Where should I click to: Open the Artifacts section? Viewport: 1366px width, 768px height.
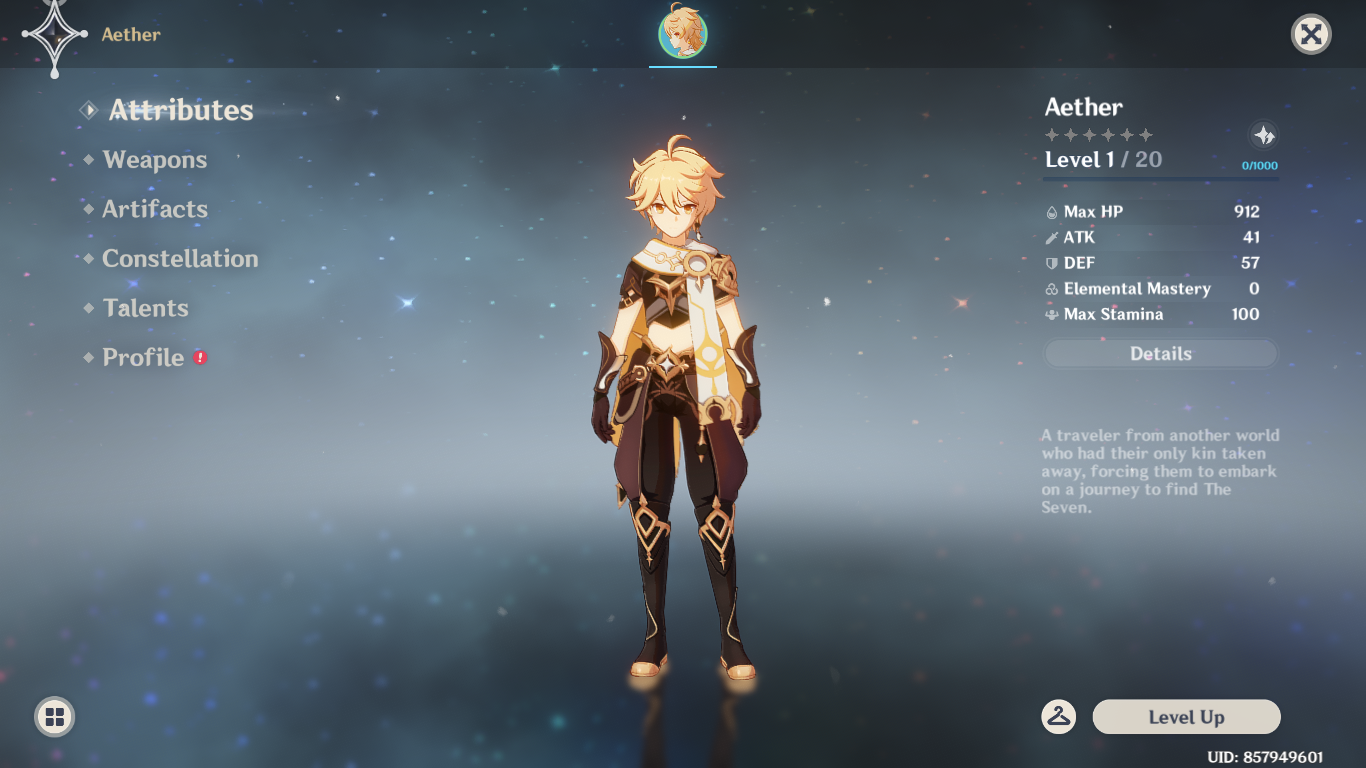tap(155, 209)
